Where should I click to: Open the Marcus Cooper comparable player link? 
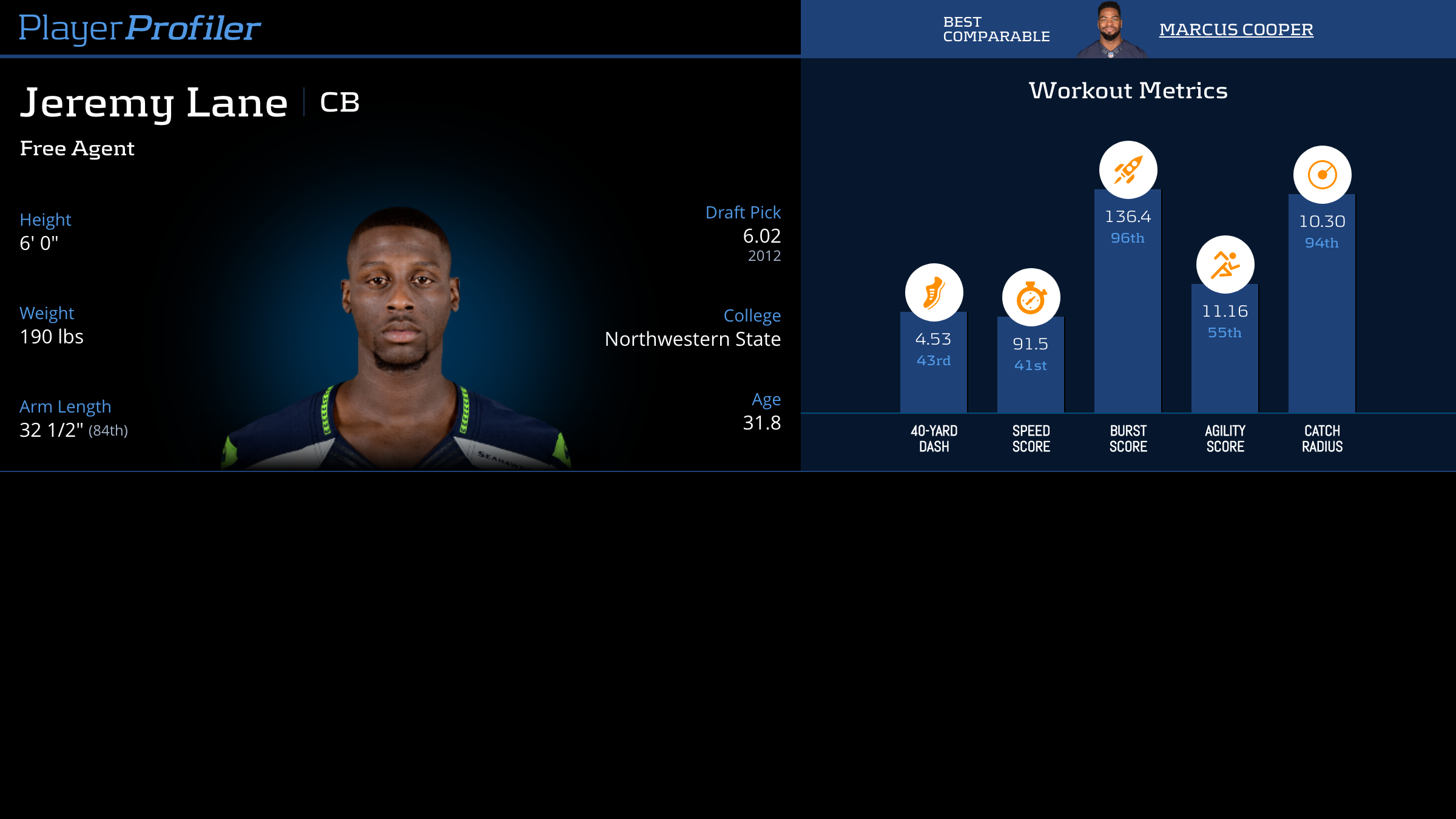pos(1236,29)
